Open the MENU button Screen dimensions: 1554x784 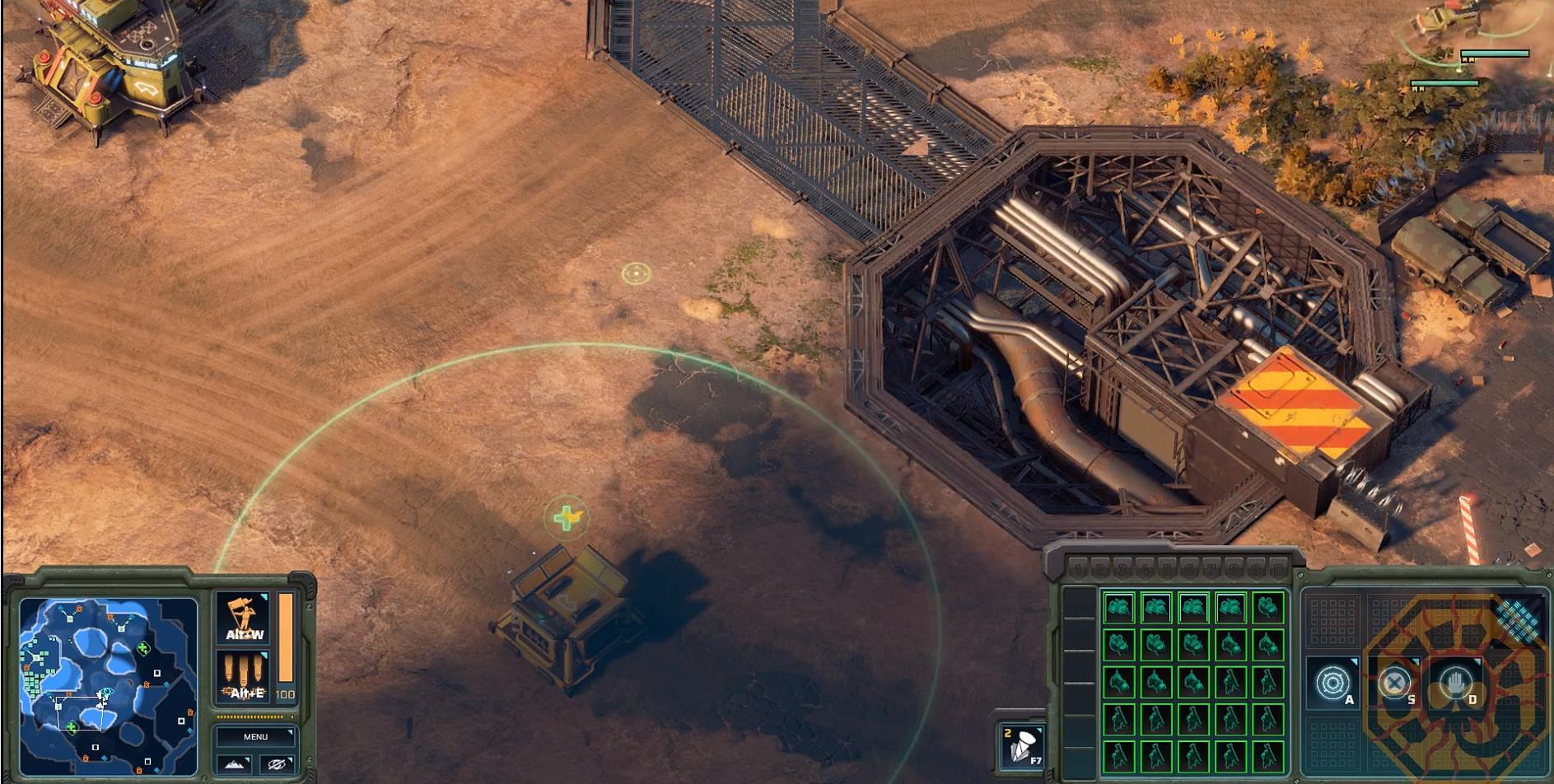255,736
